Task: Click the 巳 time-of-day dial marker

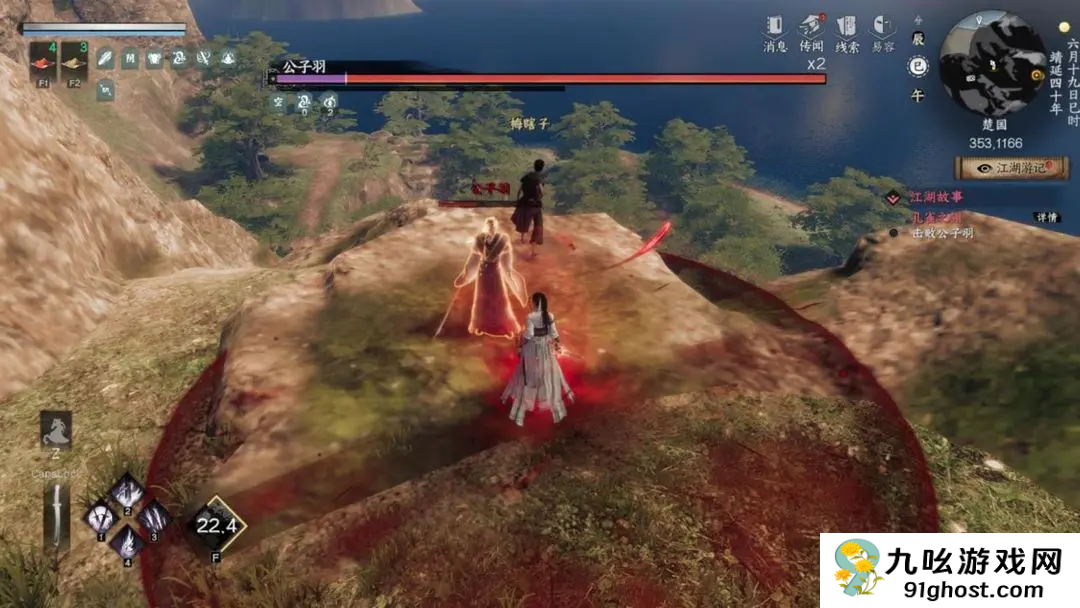Action: coord(917,66)
